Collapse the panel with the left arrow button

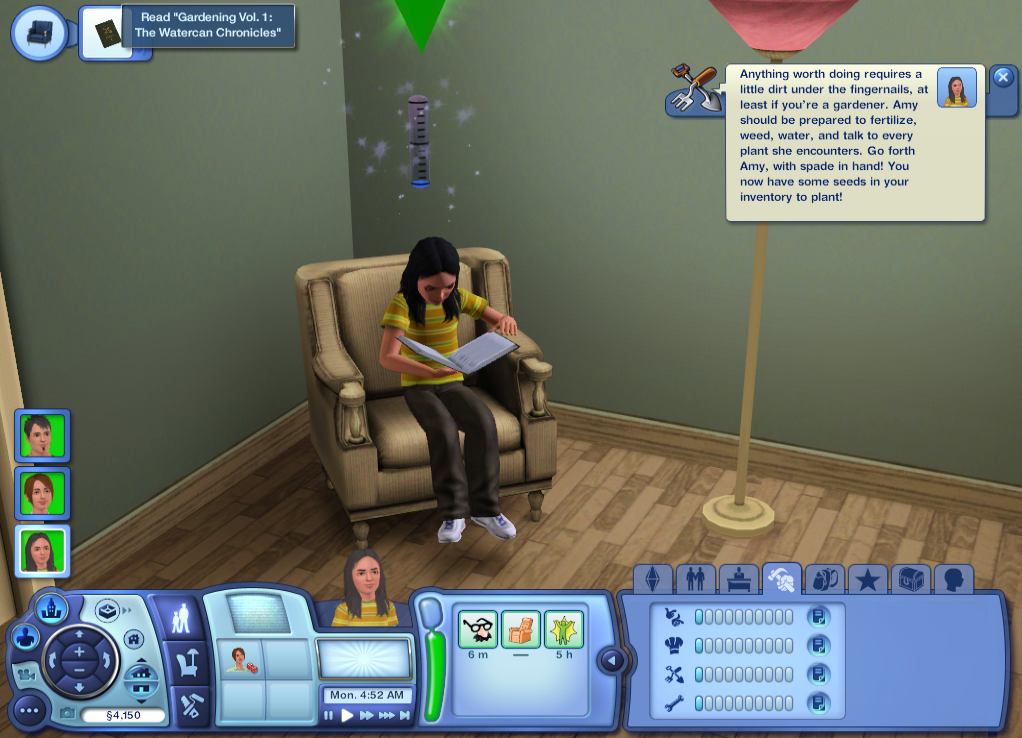(x=611, y=660)
